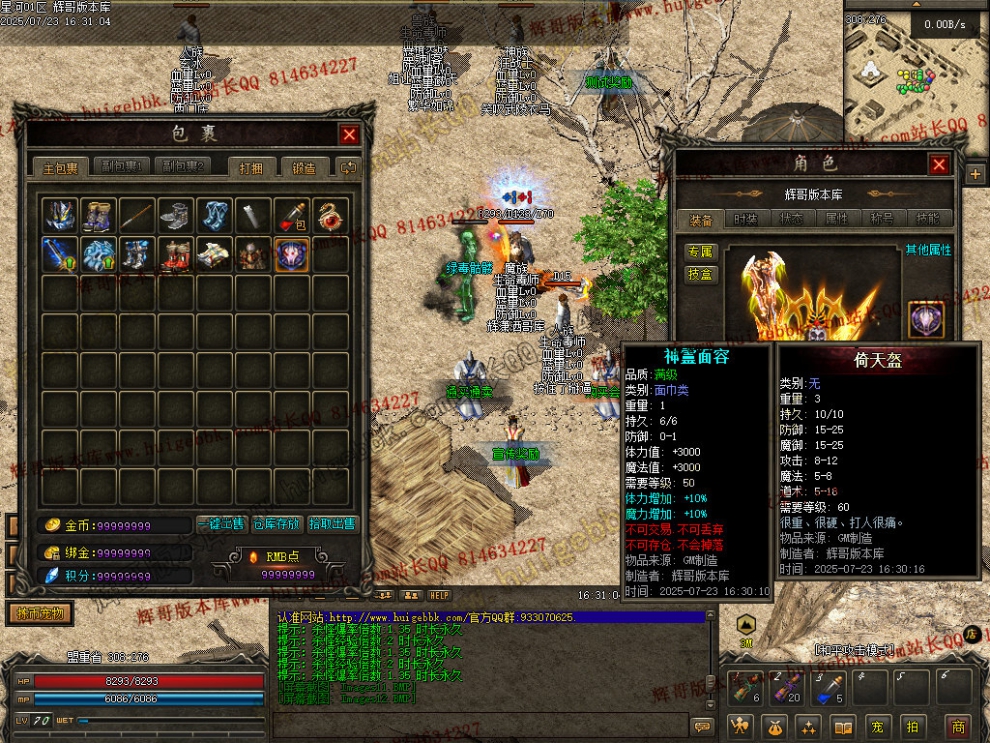The image size is (990, 743).
Task: Open the 打捆 bundling tab
Action: tap(251, 168)
